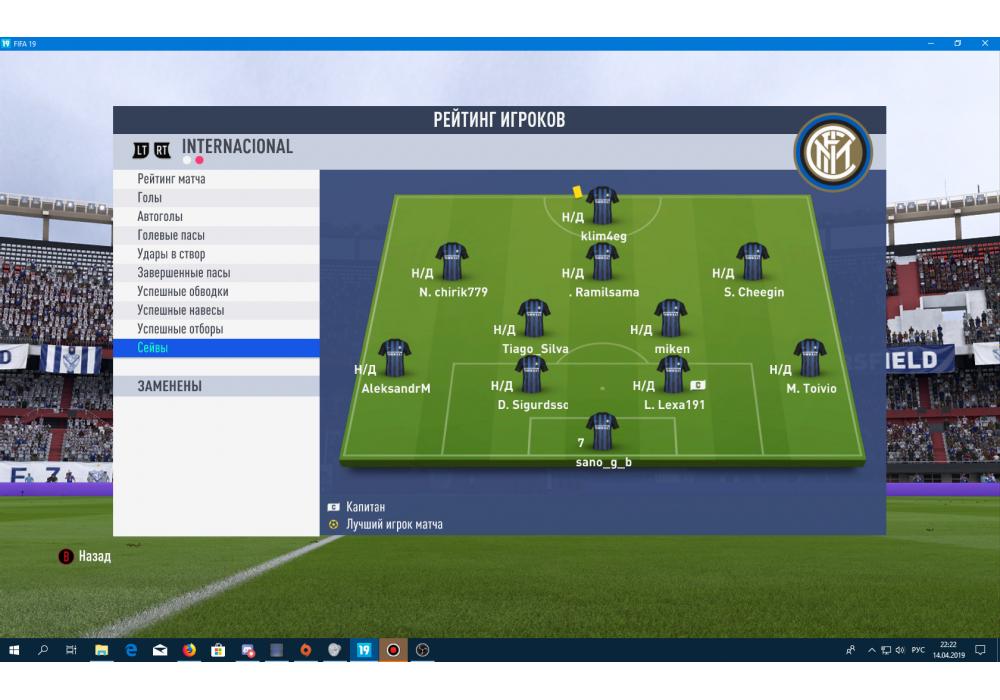Open the Автоголы stat row
Screen dimensions: 1000x700
pyautogui.click(x=216, y=217)
